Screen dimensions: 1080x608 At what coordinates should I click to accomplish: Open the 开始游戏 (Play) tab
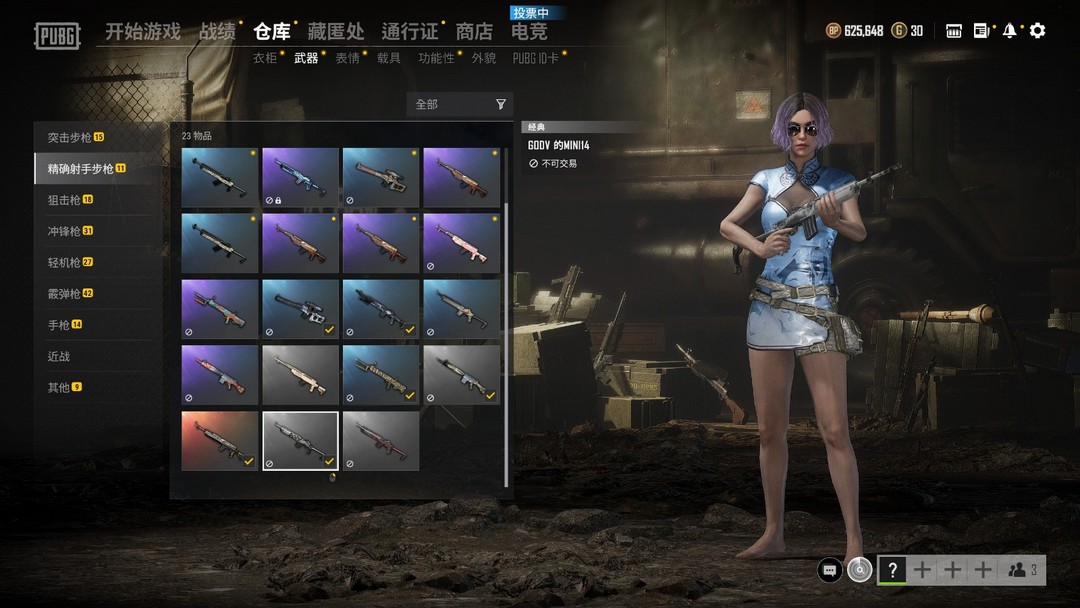(x=143, y=32)
